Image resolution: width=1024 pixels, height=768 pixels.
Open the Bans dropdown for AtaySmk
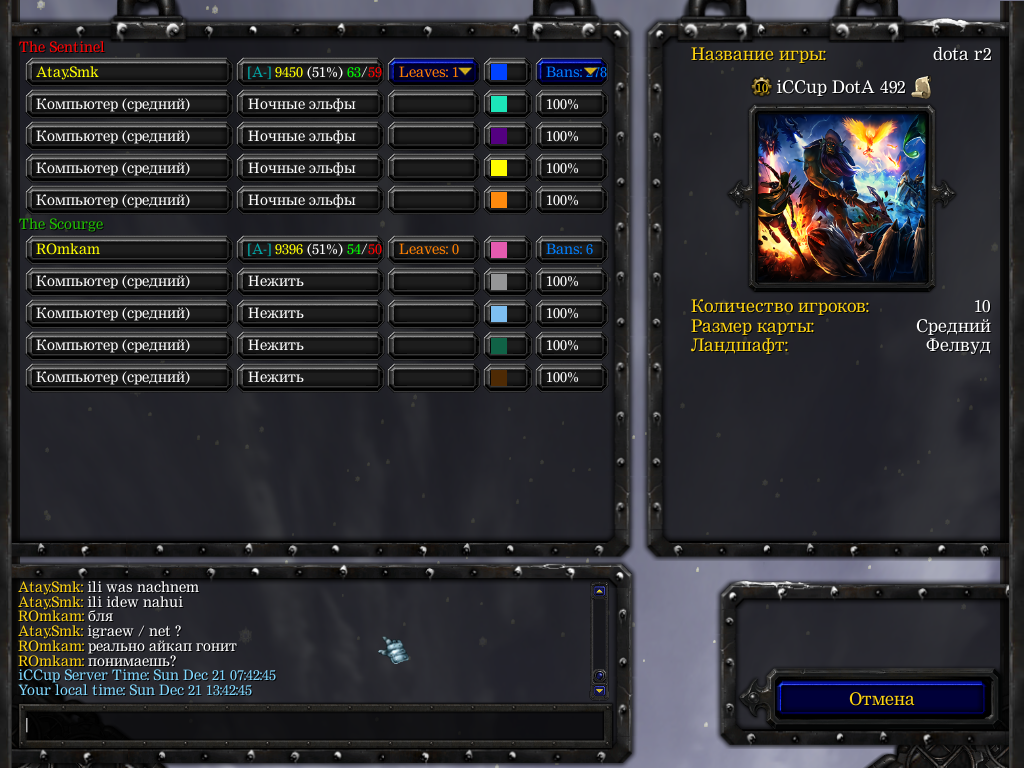point(572,72)
